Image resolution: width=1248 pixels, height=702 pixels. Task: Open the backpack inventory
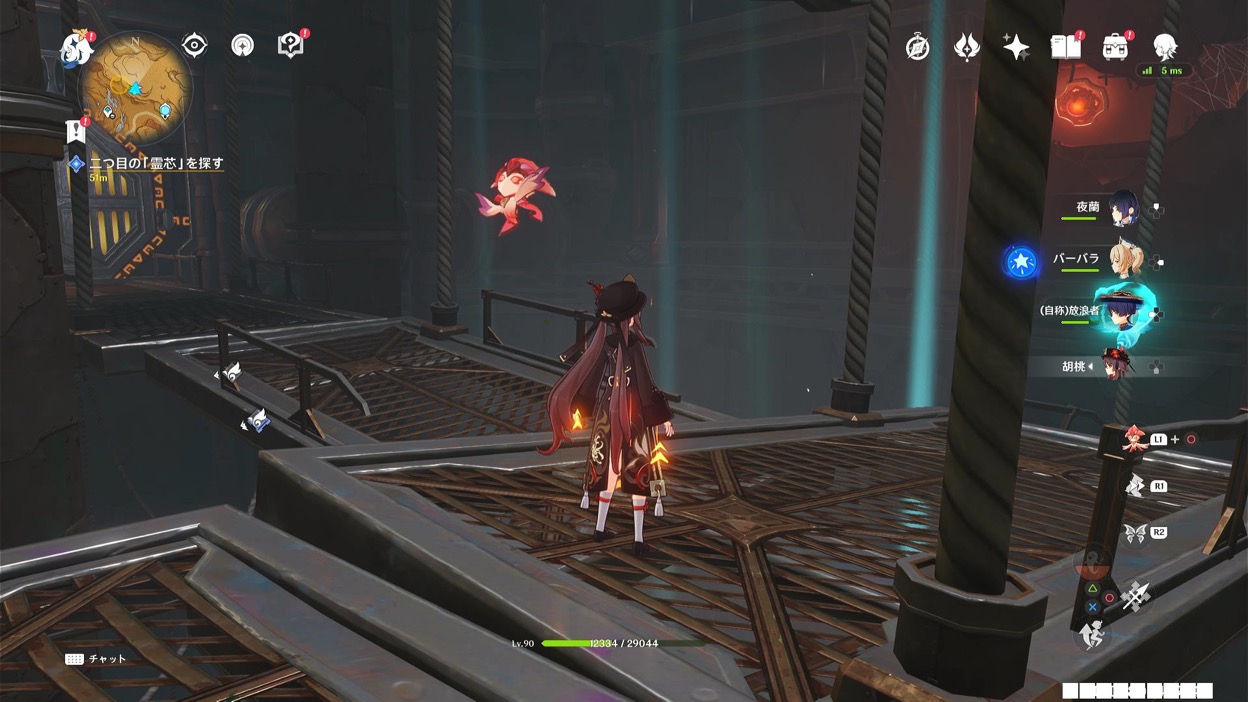[1115, 46]
